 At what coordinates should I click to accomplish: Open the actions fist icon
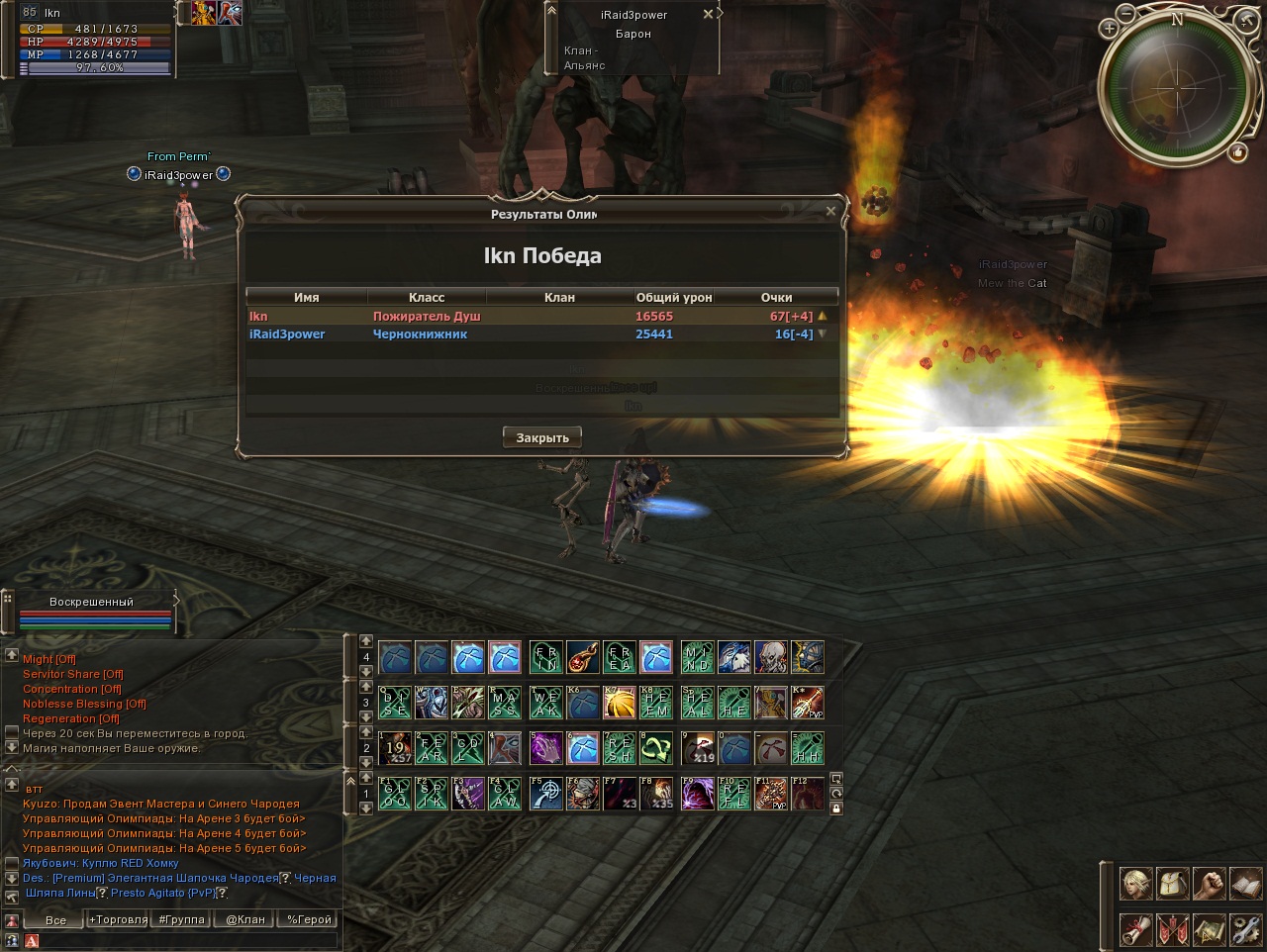tap(1209, 883)
